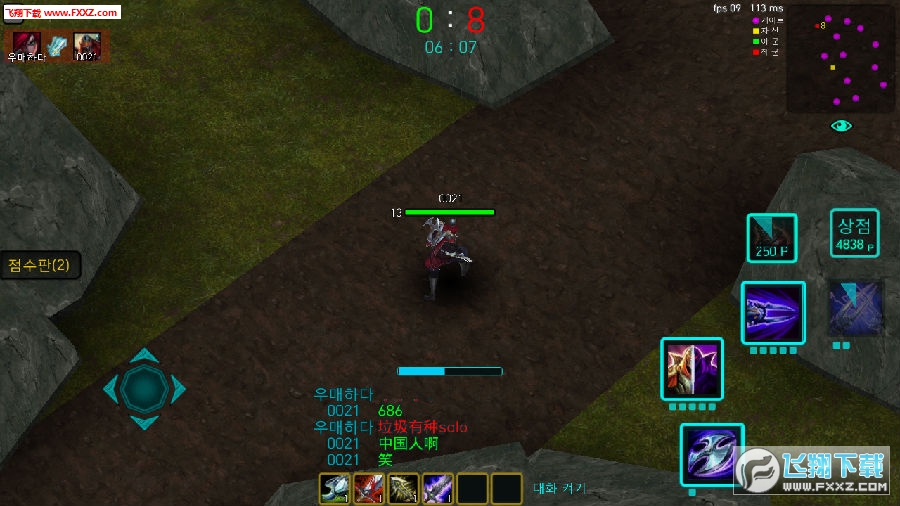Select the purple sword item slot
This screenshot has height=506, width=900.
437,488
